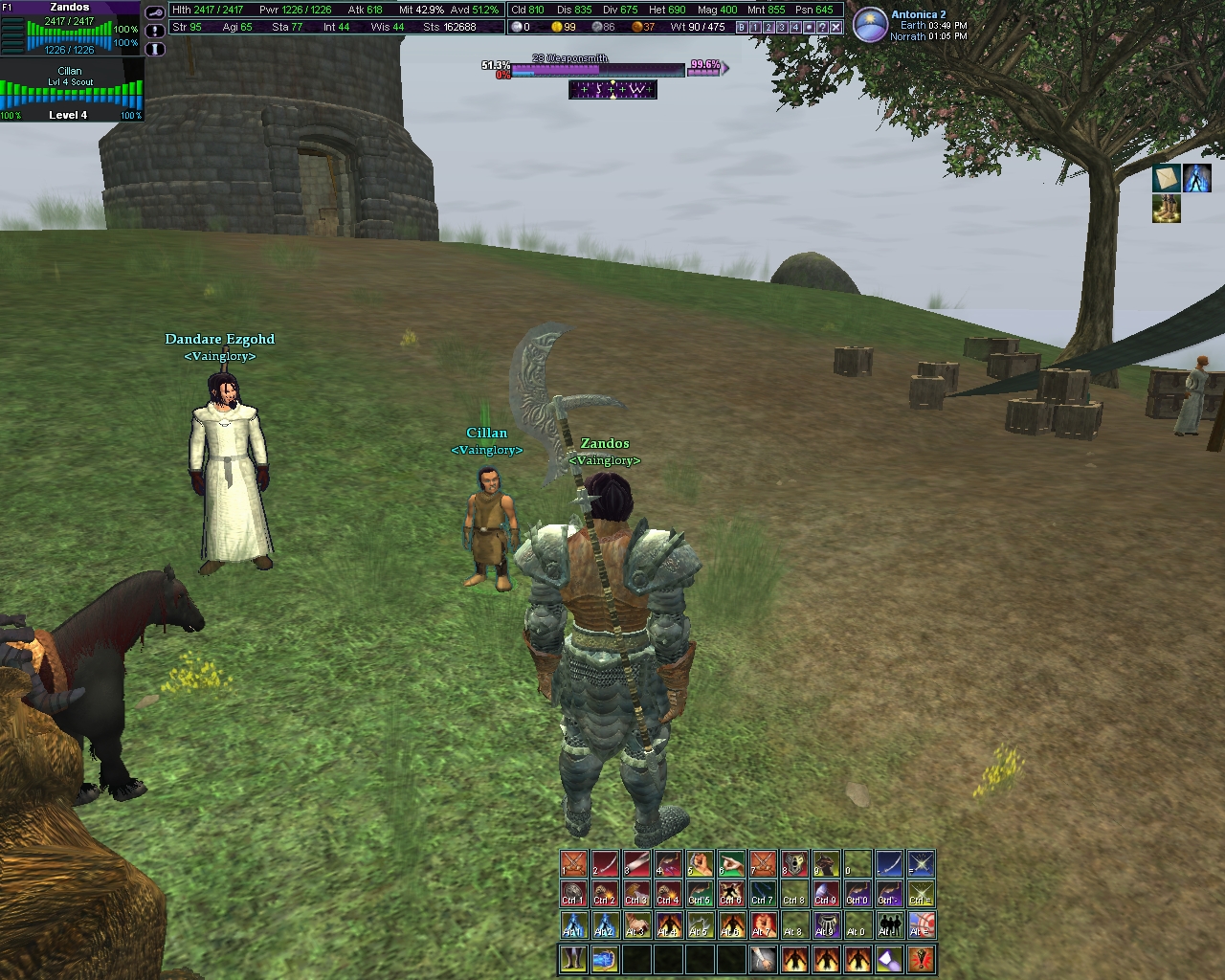This screenshot has width=1225, height=980.
Task: Trigger the clenched fist ability in slot 5
Action: (700, 864)
